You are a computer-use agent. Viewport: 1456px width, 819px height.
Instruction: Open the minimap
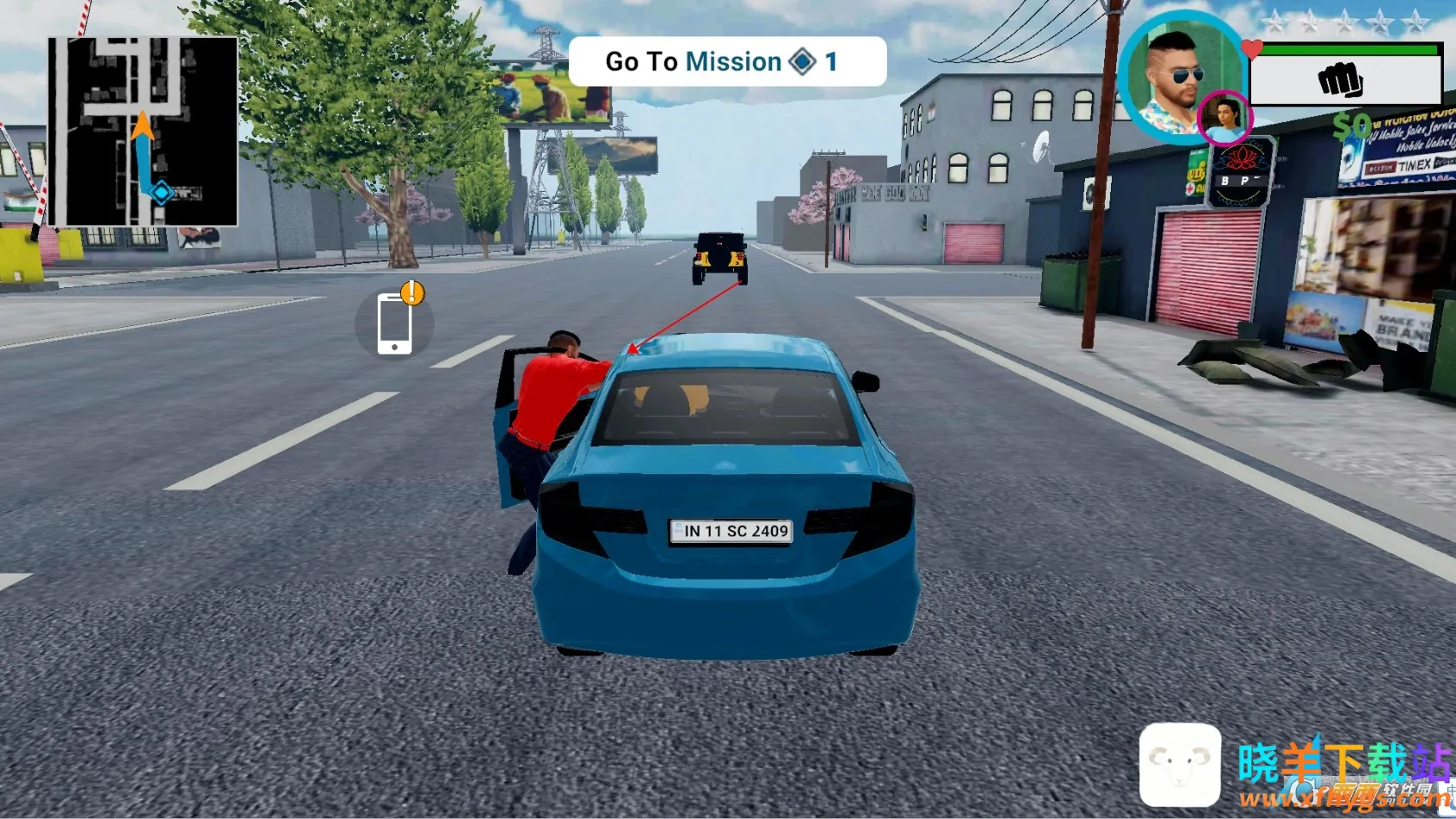(x=143, y=132)
